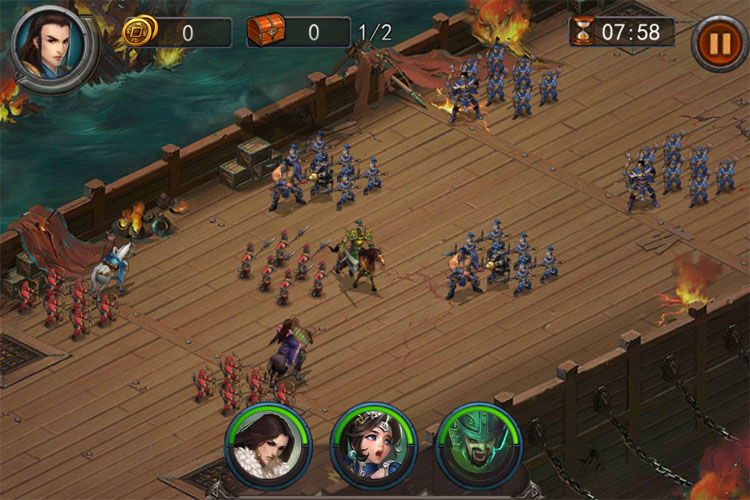The height and width of the screenshot is (500, 750).
Task: Select the fur-collared long-haired hero portrait
Action: (x=268, y=445)
